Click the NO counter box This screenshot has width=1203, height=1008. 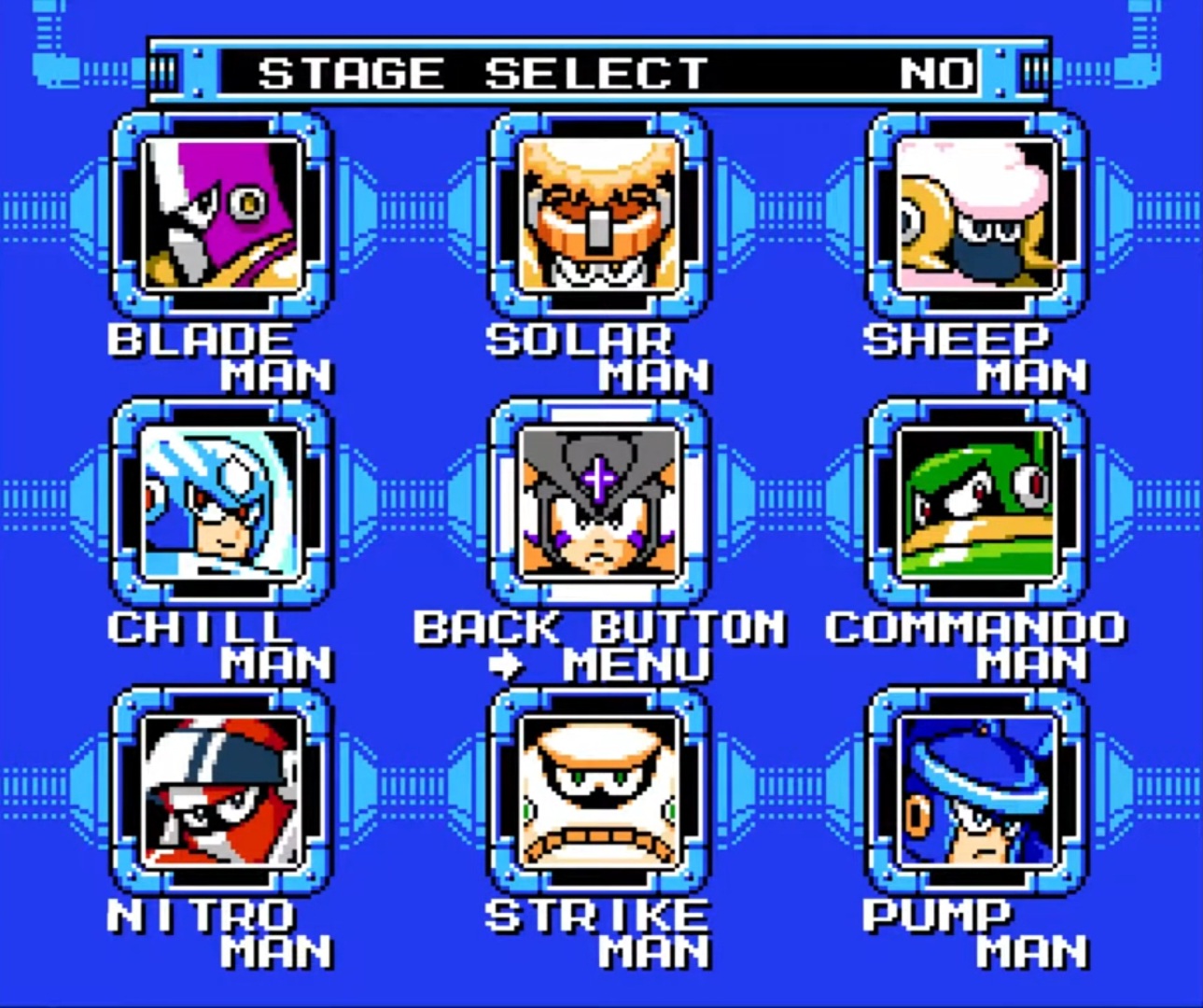(x=934, y=73)
